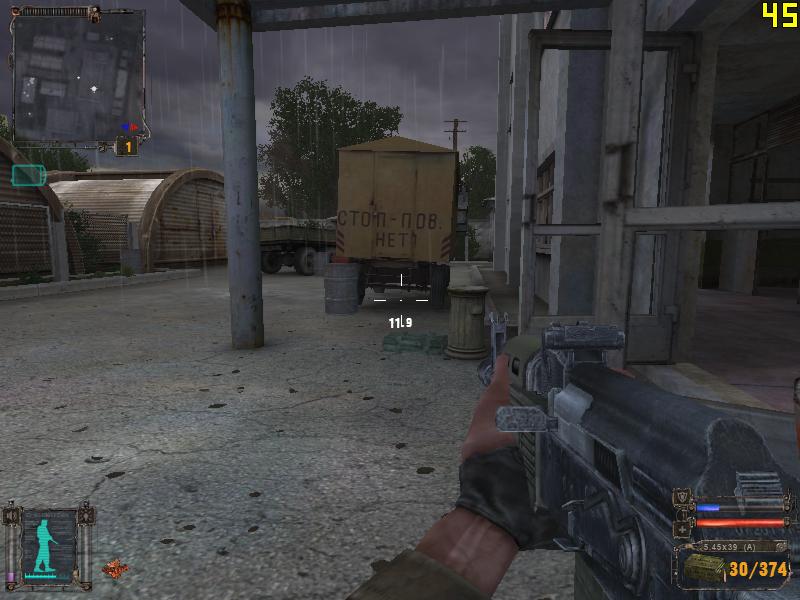This screenshot has width=800, height=600.
Task: Click the light bulb visibility indicator
Action: (87, 516)
